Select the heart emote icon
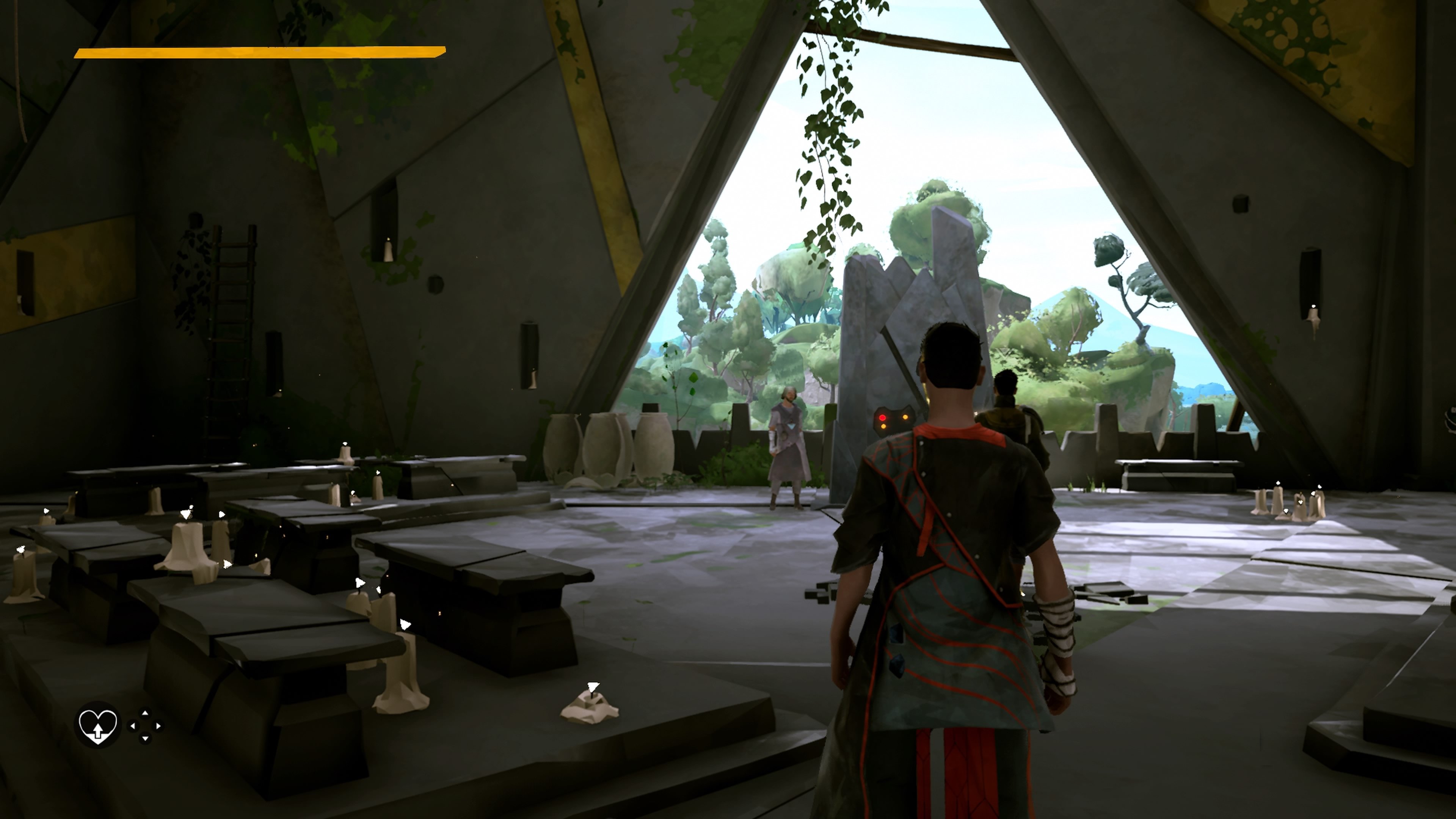 pos(98,727)
